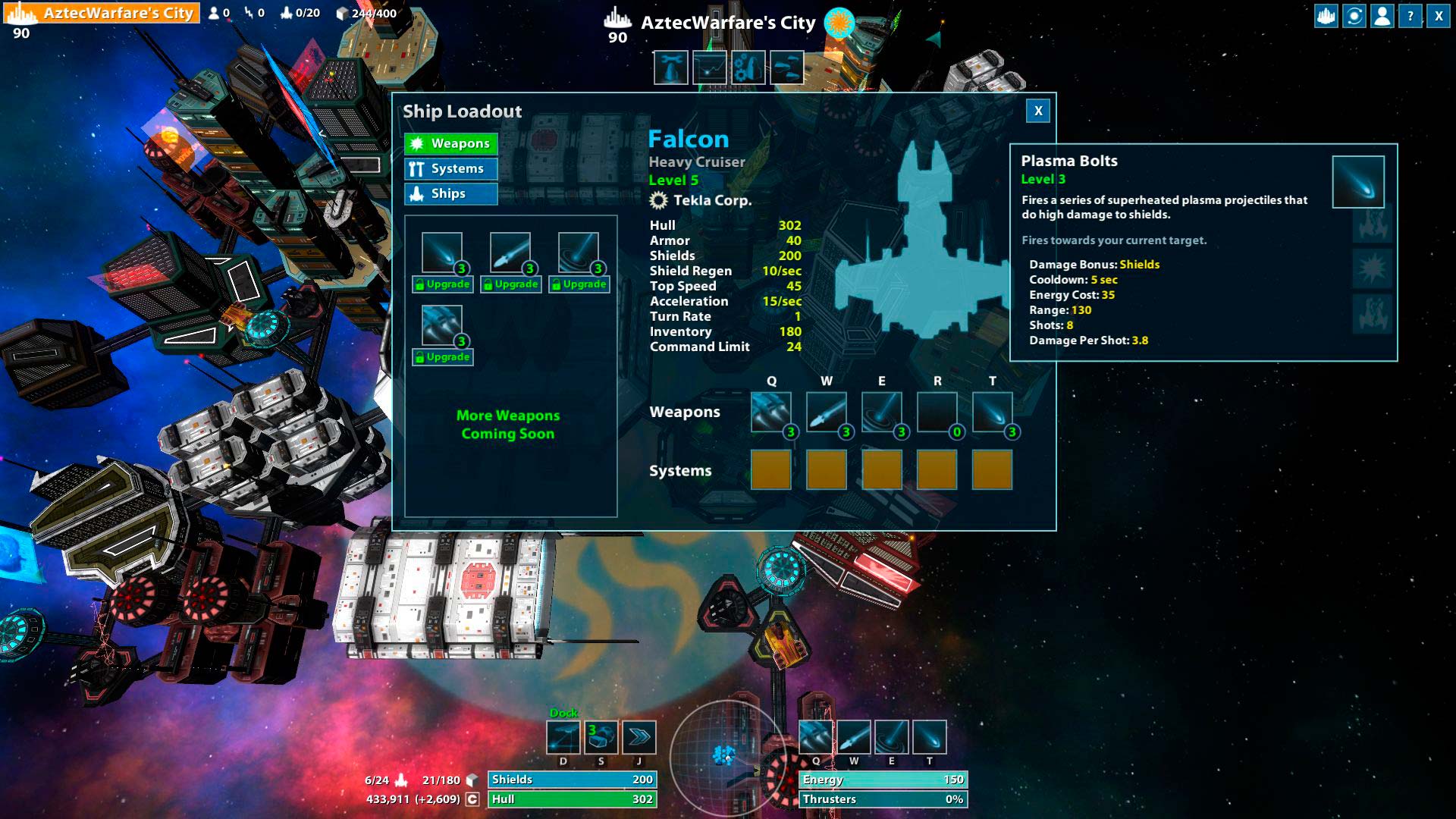Click the top-right X exit button
Viewport: 1456px width, 819px height.
click(x=1439, y=16)
